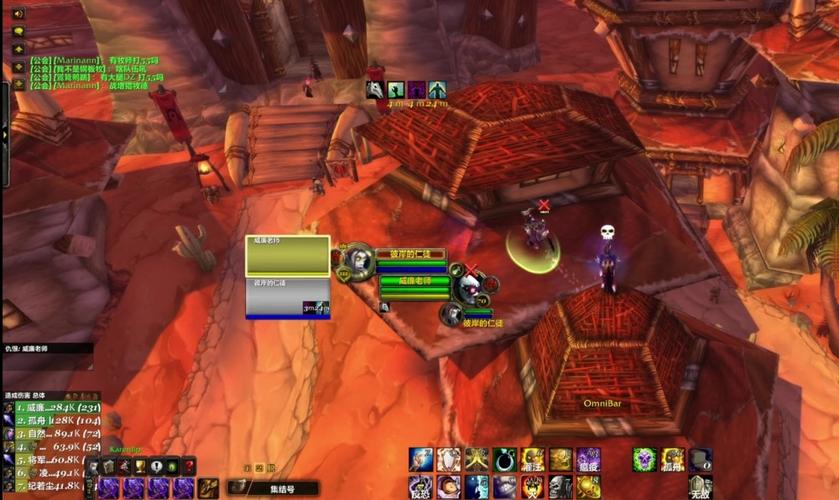Select the grey 彼岸的仁缘 party frame
The height and width of the screenshot is (500, 839).
click(287, 297)
